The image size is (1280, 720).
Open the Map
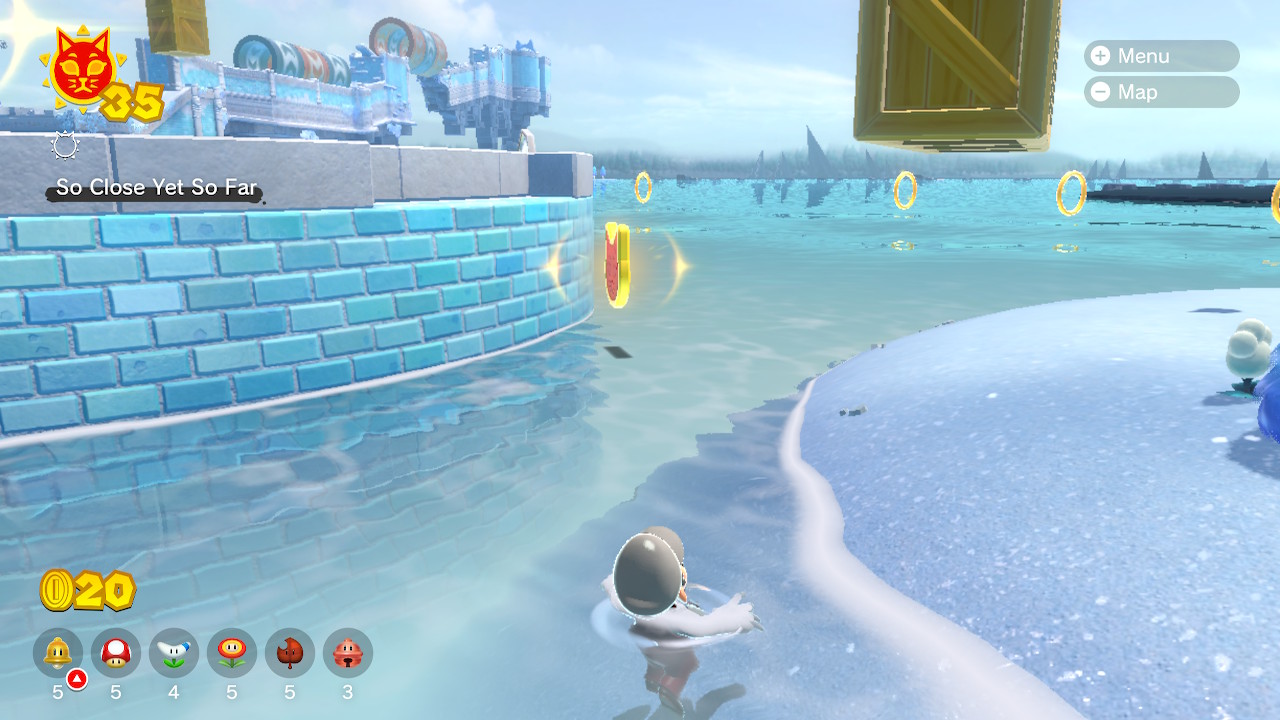click(x=1160, y=92)
